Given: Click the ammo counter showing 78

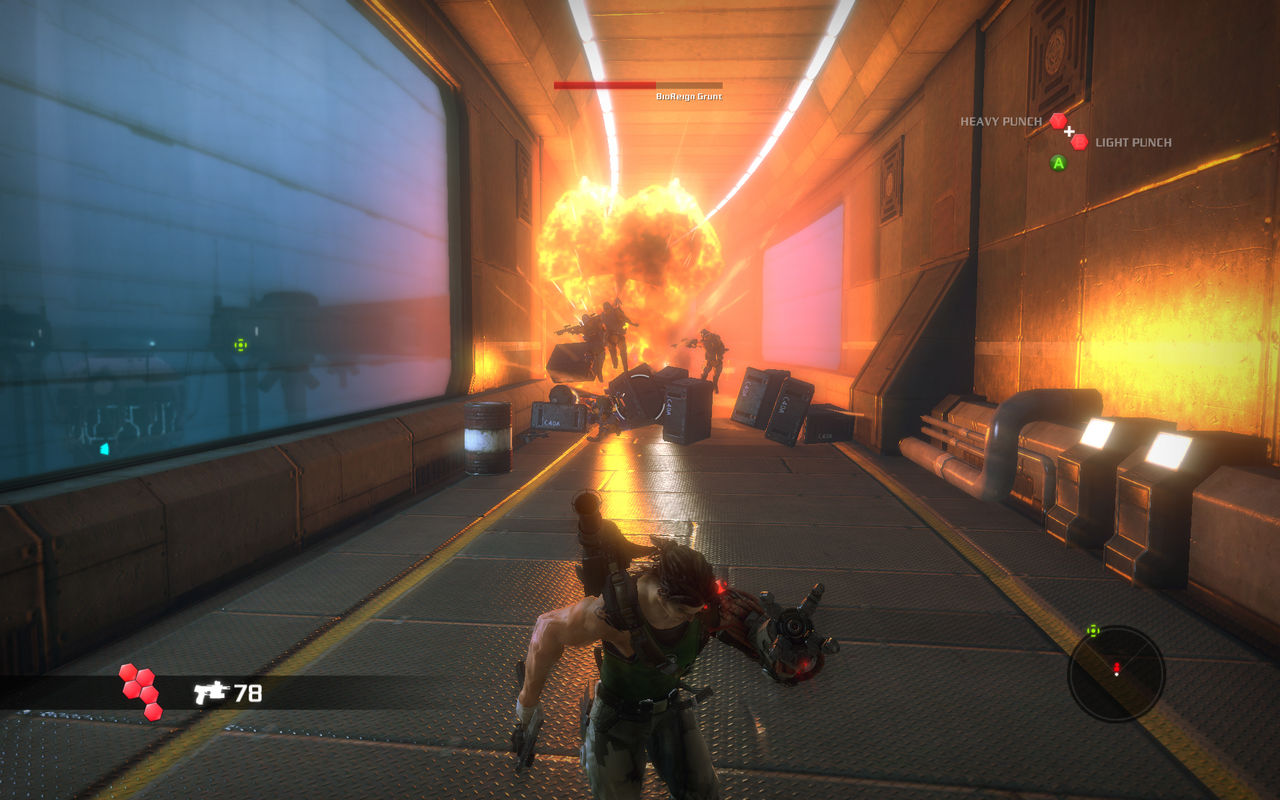Looking at the screenshot, I should coord(248,692).
